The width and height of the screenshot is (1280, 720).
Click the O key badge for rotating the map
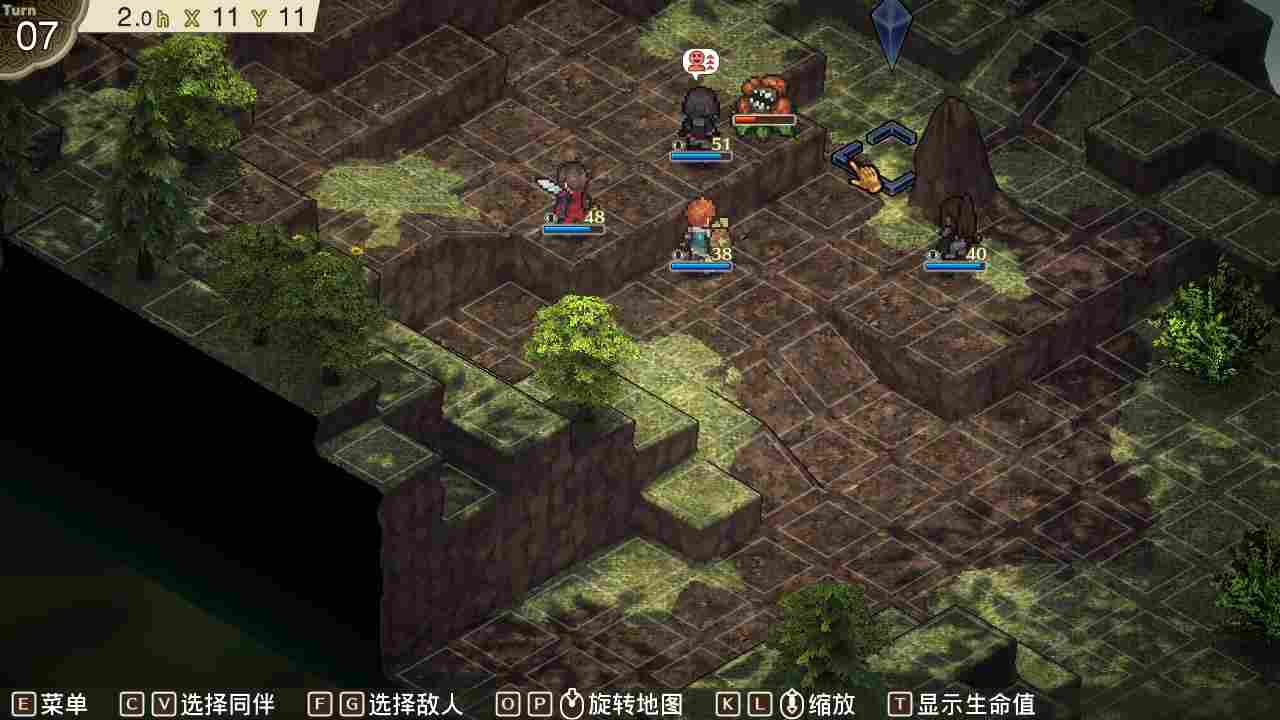coord(508,703)
